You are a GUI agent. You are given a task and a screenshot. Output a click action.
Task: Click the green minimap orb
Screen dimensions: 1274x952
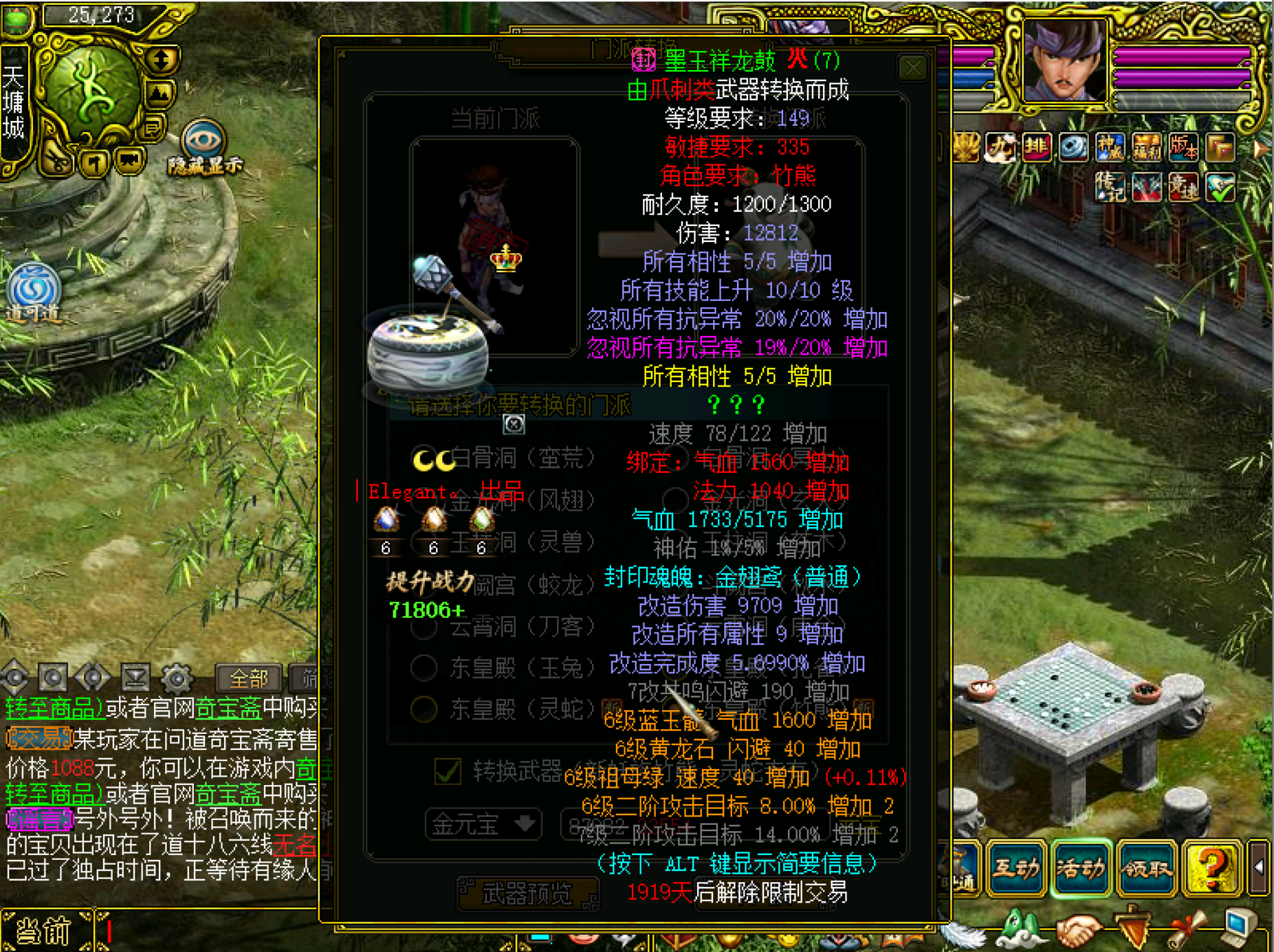[x=91, y=95]
